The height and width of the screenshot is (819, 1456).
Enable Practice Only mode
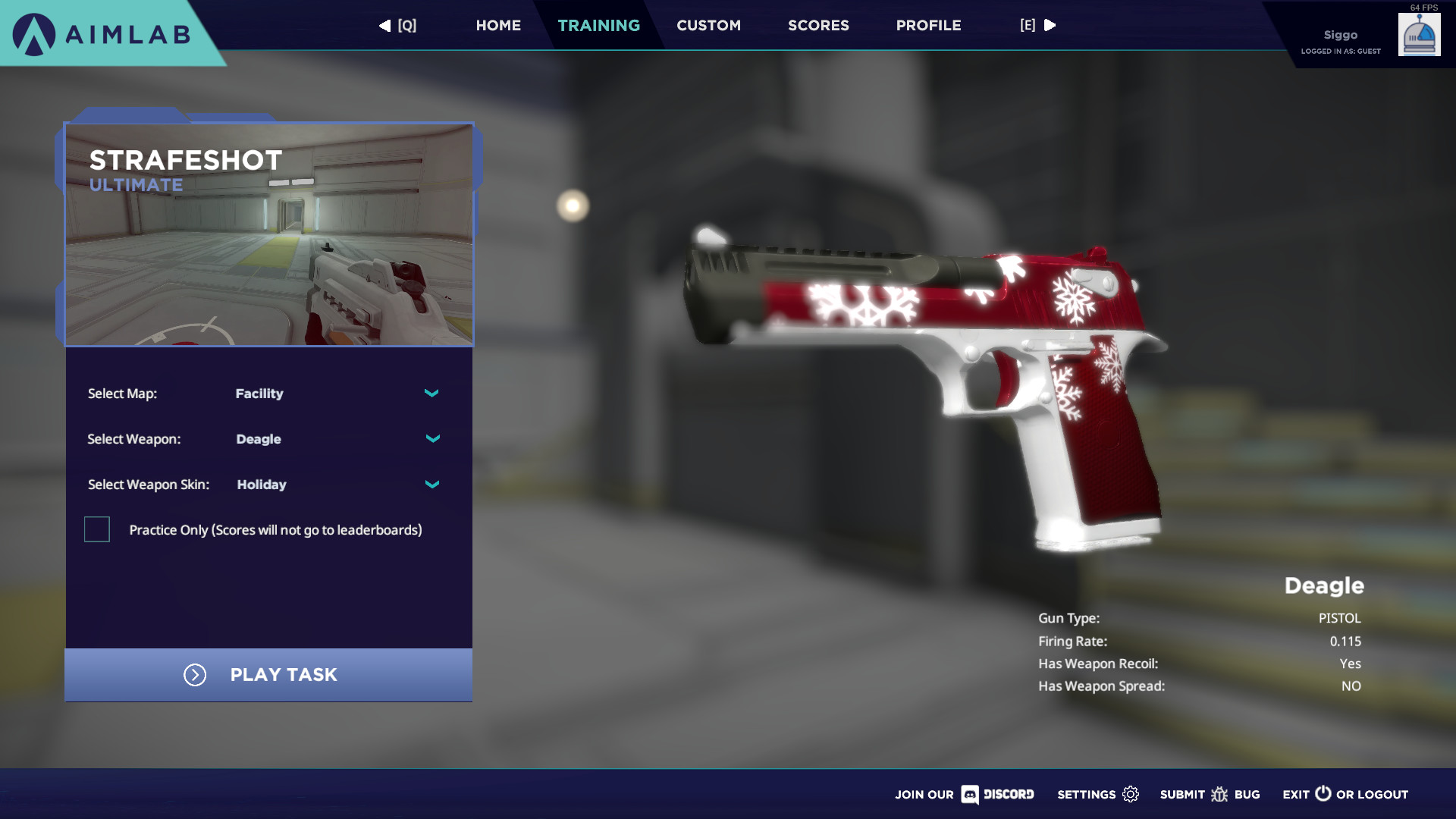tap(96, 529)
